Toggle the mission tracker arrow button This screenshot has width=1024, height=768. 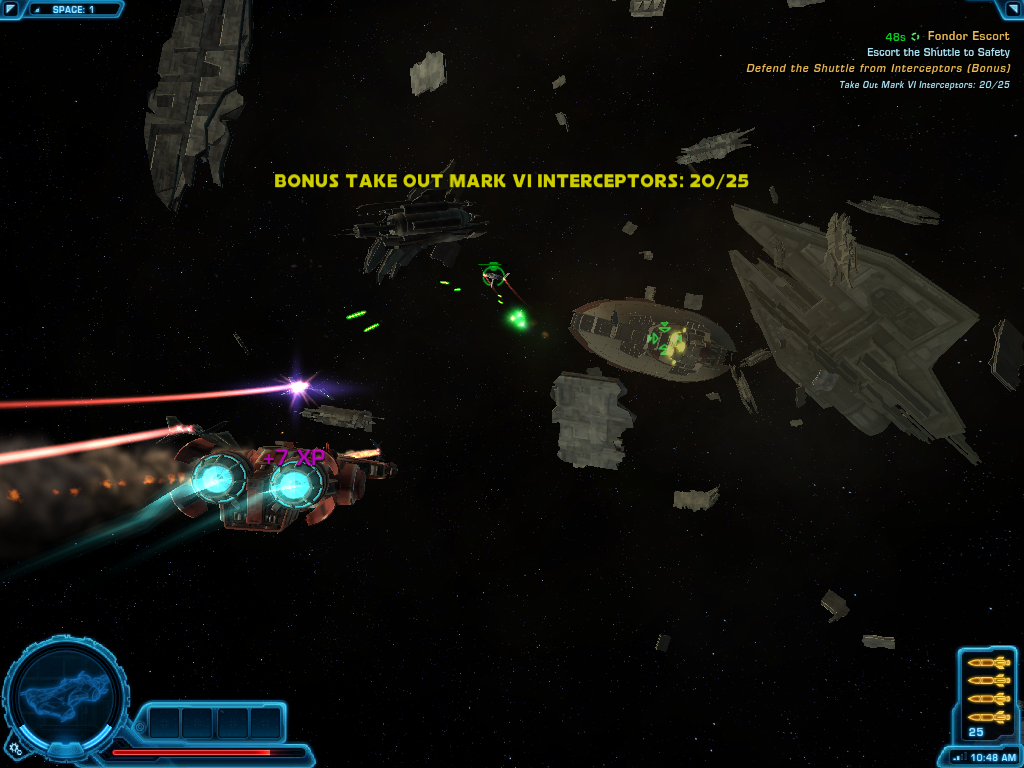tap(1012, 9)
